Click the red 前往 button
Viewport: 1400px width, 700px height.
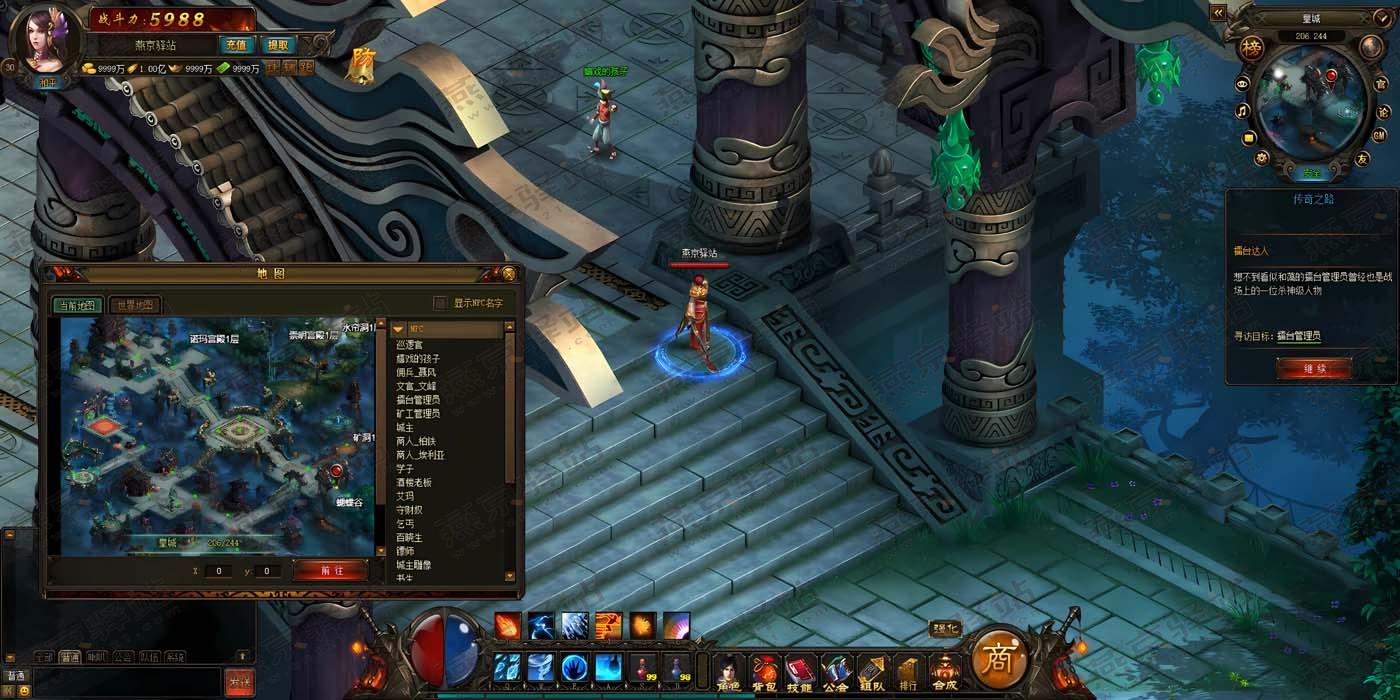[x=331, y=570]
